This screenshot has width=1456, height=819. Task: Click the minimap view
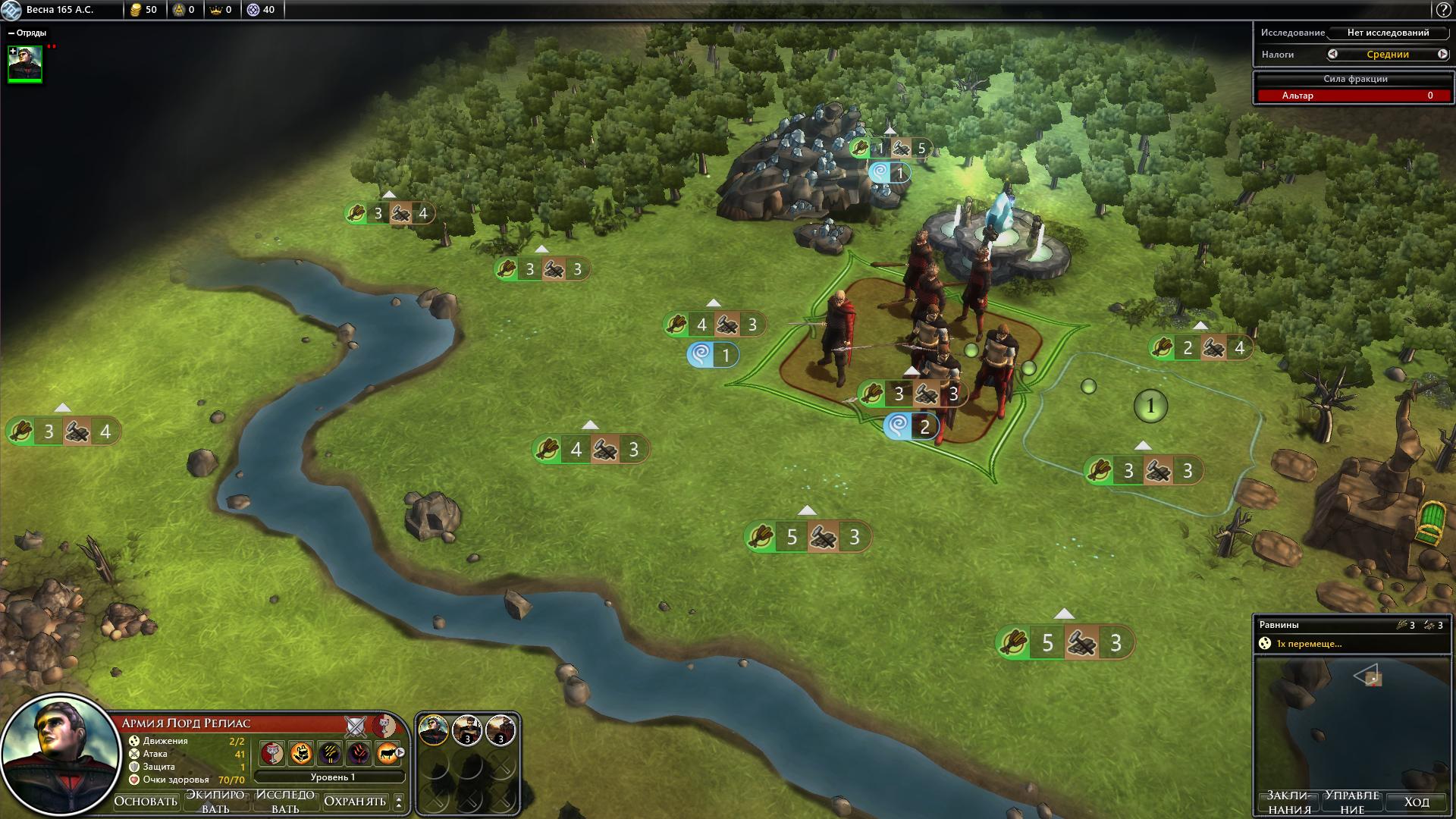[x=1352, y=720]
